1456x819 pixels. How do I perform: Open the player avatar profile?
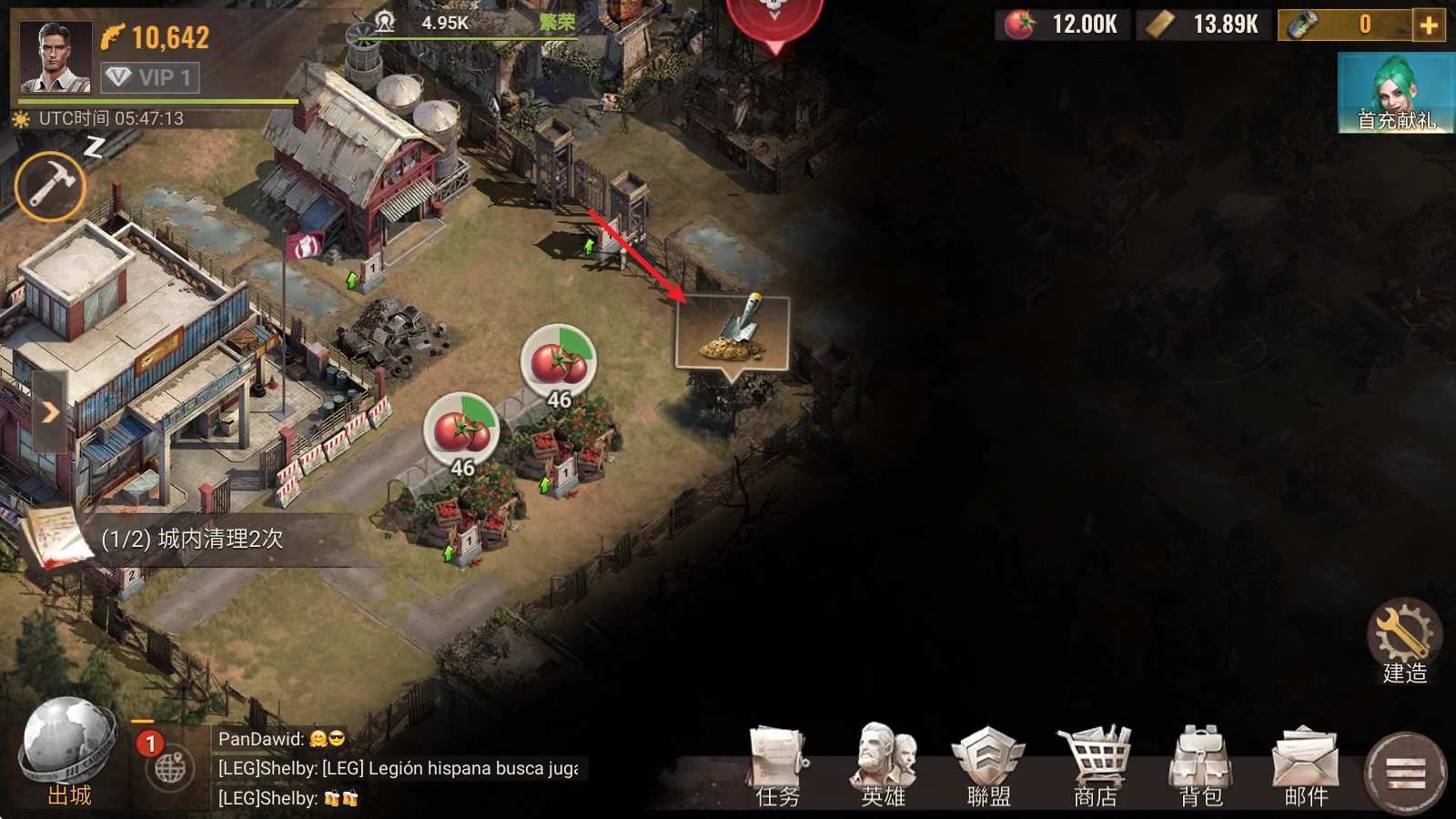56,56
